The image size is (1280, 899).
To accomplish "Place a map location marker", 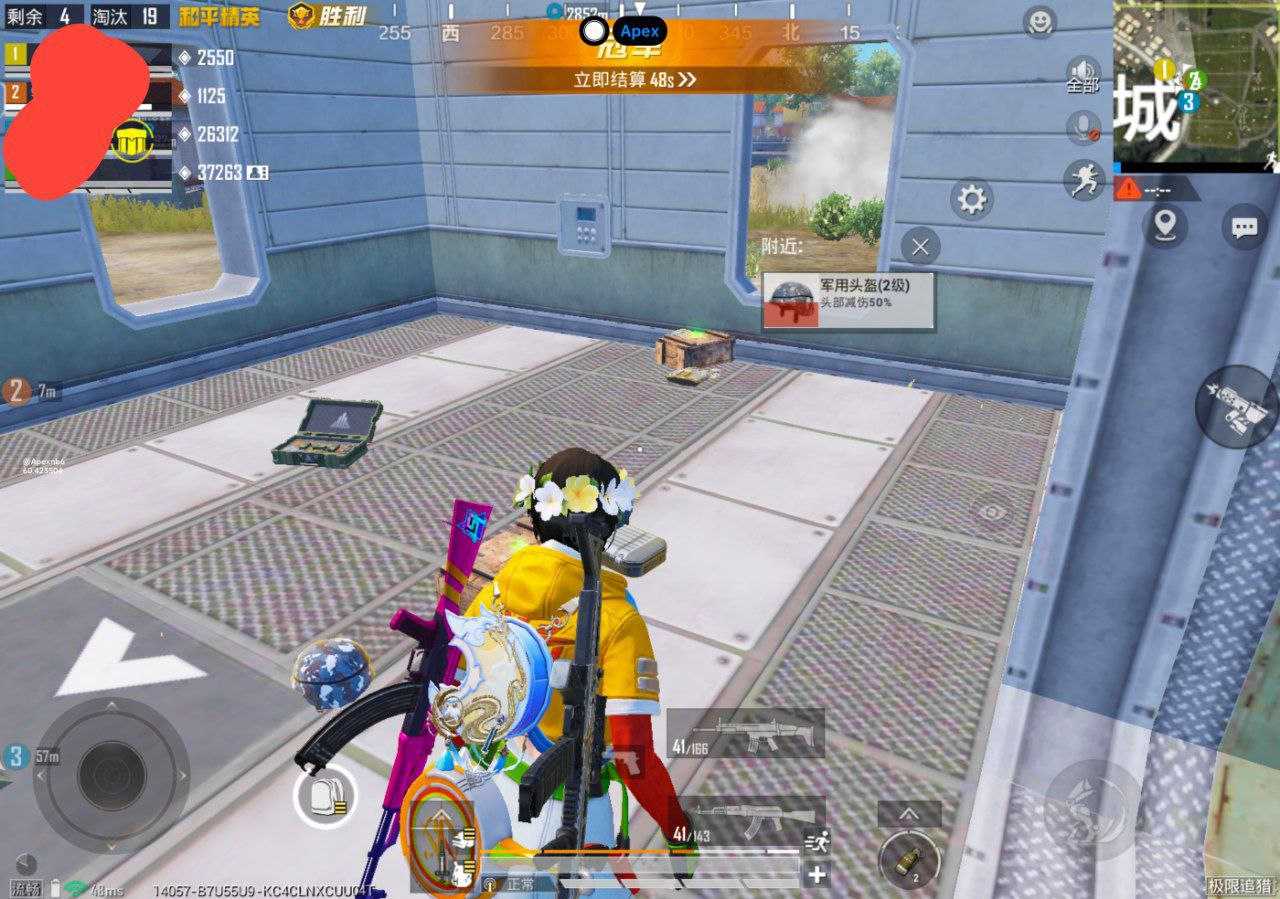I will click(1165, 226).
